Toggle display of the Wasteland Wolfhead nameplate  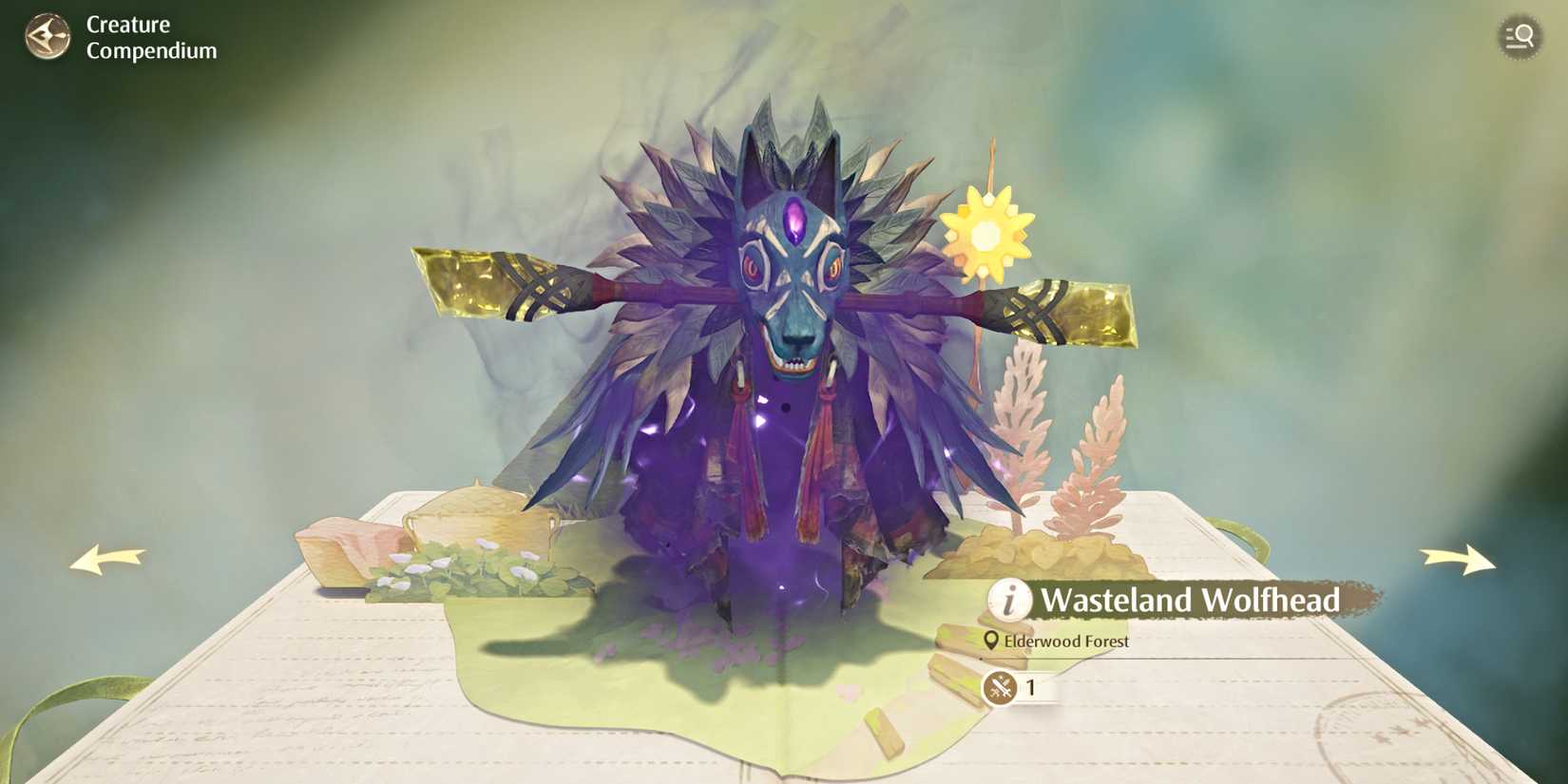click(1191, 600)
